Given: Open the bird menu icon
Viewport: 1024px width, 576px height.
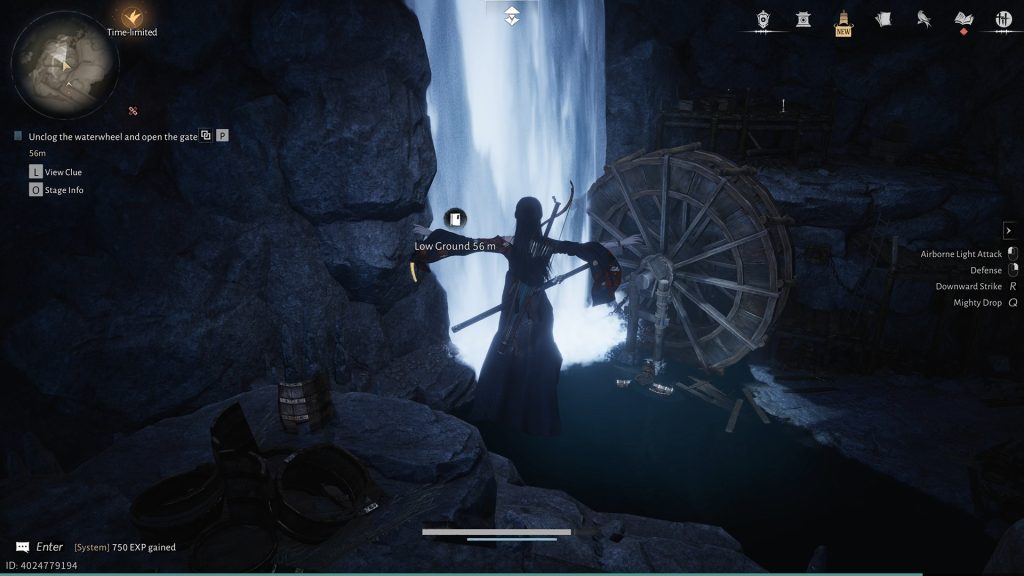Looking at the screenshot, I should (923, 19).
